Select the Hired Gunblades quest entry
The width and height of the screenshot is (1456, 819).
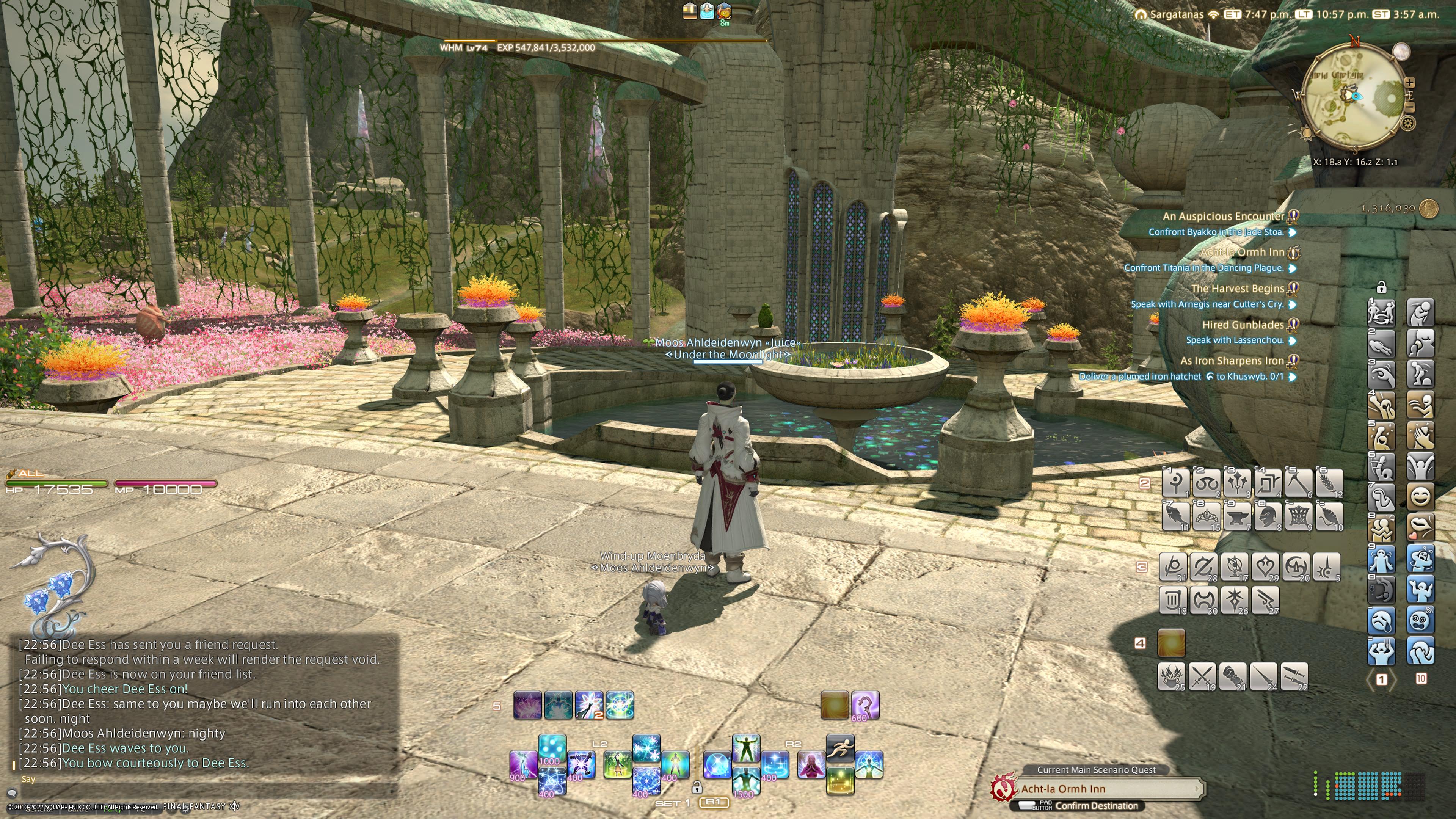pyautogui.click(x=1243, y=325)
